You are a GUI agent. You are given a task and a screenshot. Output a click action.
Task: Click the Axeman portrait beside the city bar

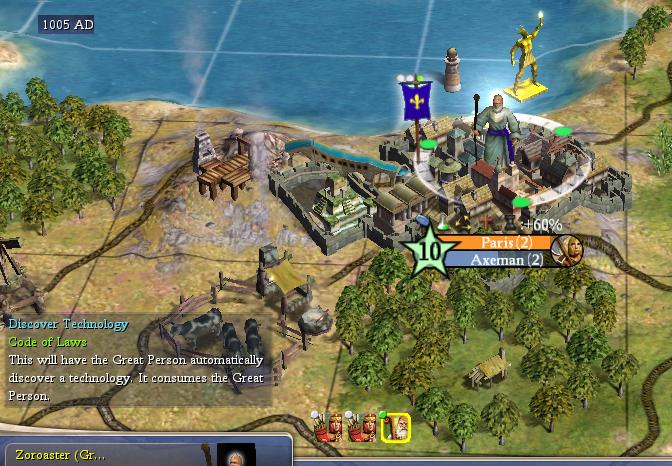567,250
